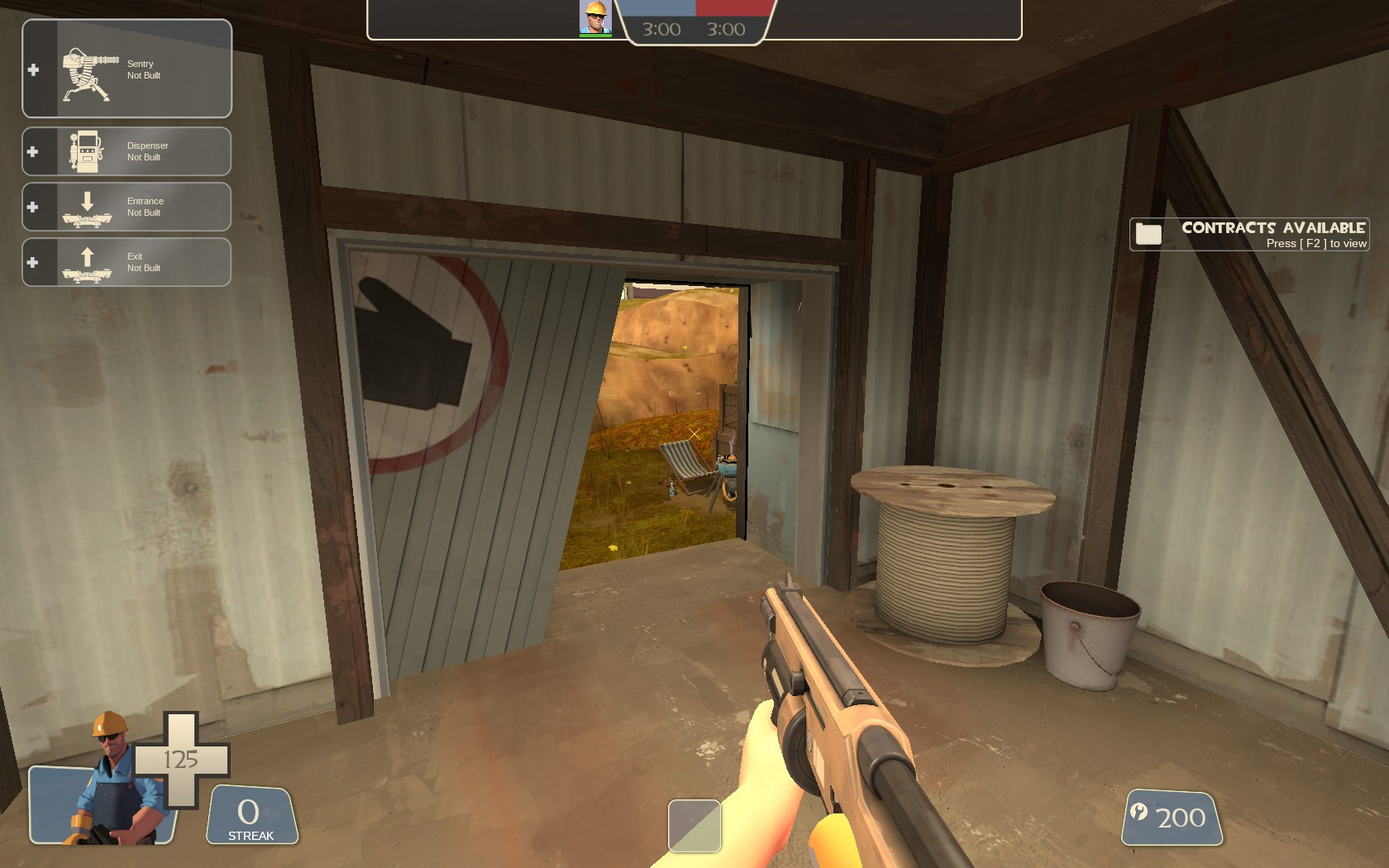Select the Dispenser icon
Viewport: 1389px width, 868px height.
coord(85,150)
